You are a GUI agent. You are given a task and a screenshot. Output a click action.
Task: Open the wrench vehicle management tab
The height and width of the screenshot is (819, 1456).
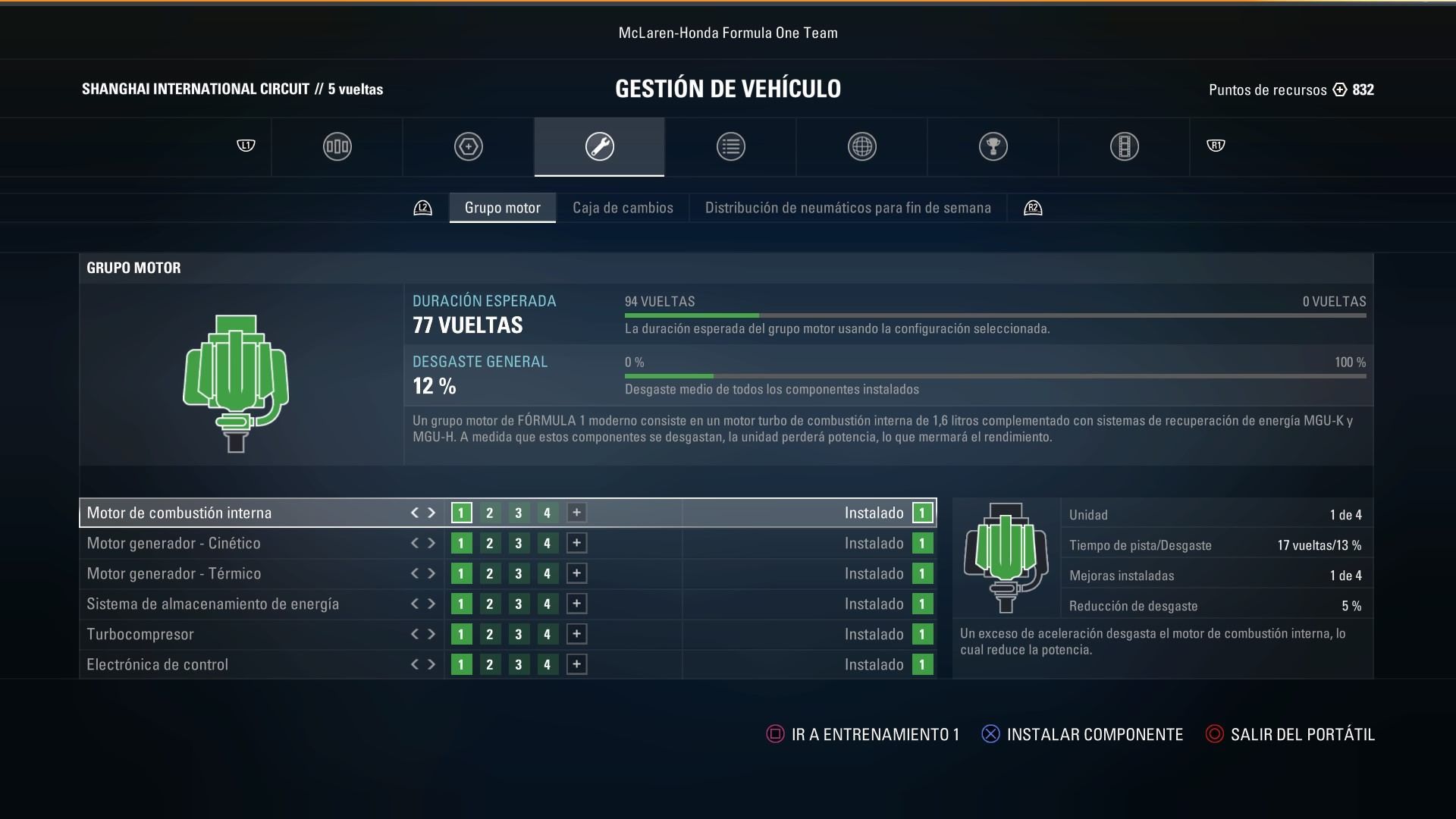tap(599, 146)
